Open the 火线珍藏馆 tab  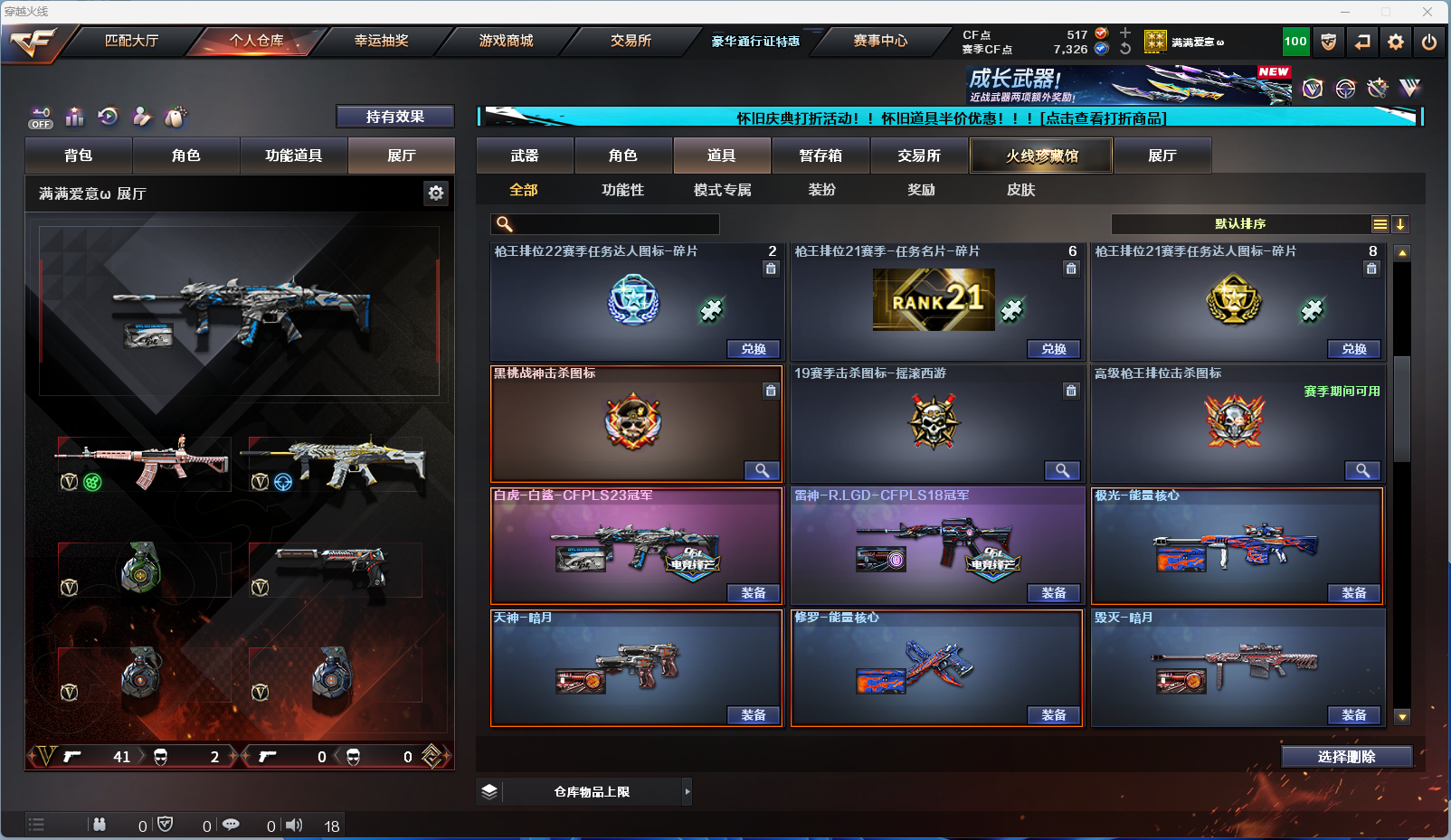1041,156
